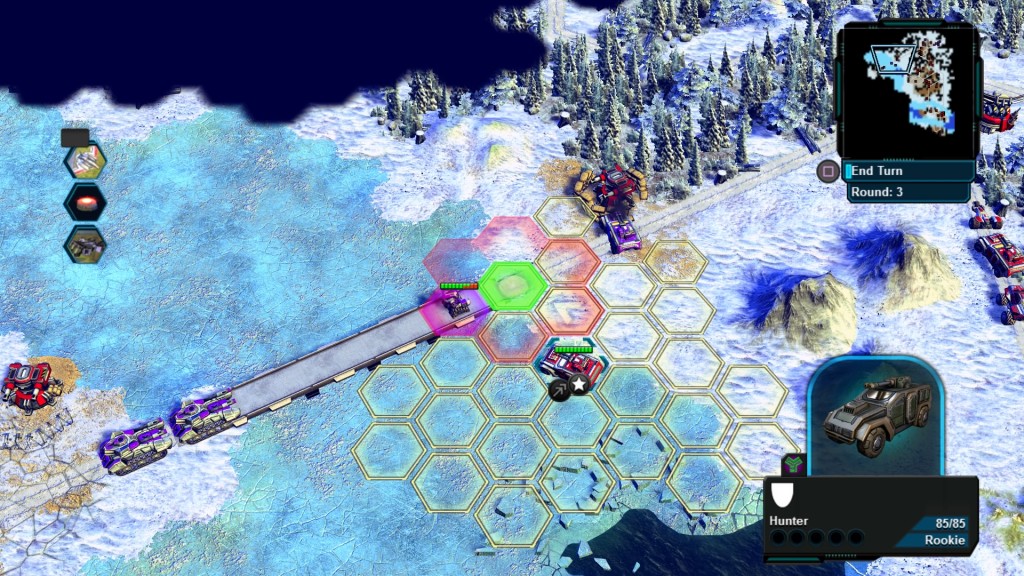Select the jet aircraft hexagon icon
Viewport: 1024px width, 576px height.
pyautogui.click(x=85, y=159)
